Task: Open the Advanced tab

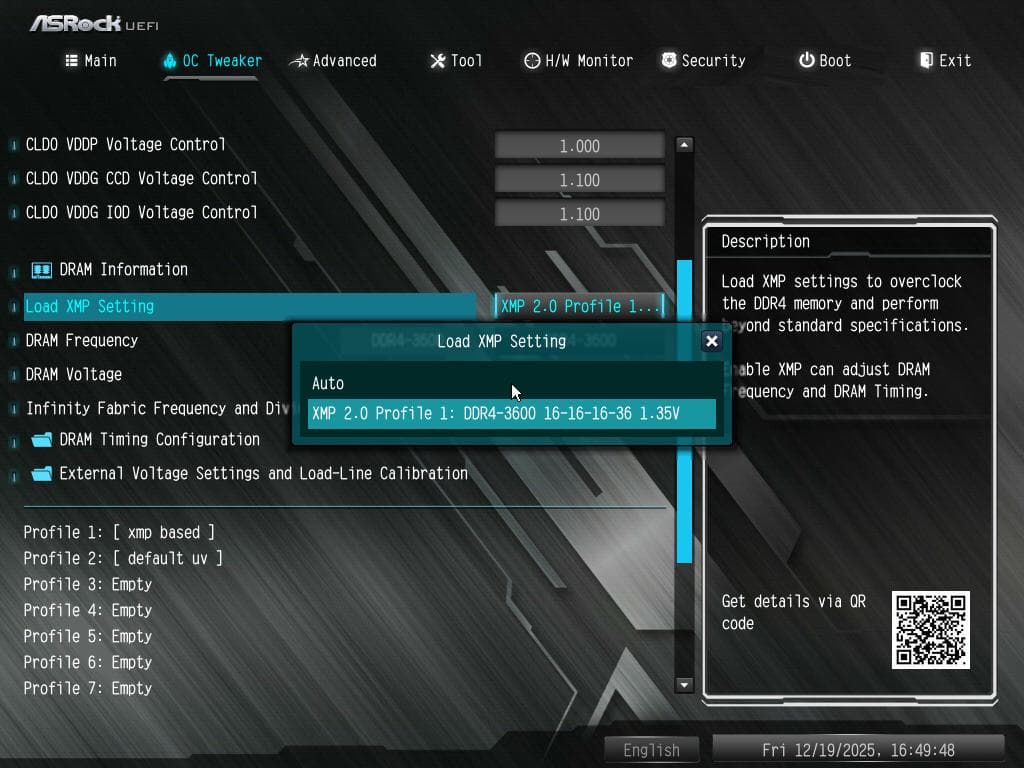Action: (x=333, y=61)
